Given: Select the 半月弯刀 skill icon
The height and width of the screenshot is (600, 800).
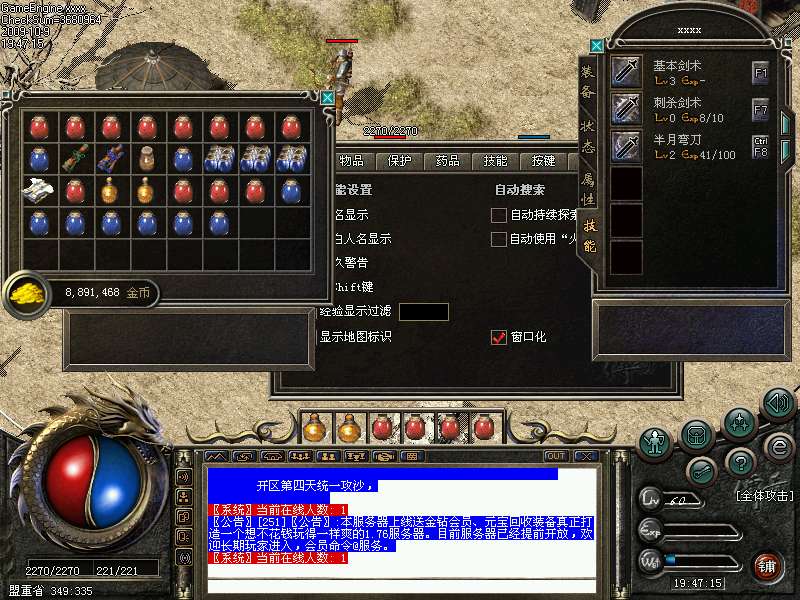Looking at the screenshot, I should [x=626, y=147].
